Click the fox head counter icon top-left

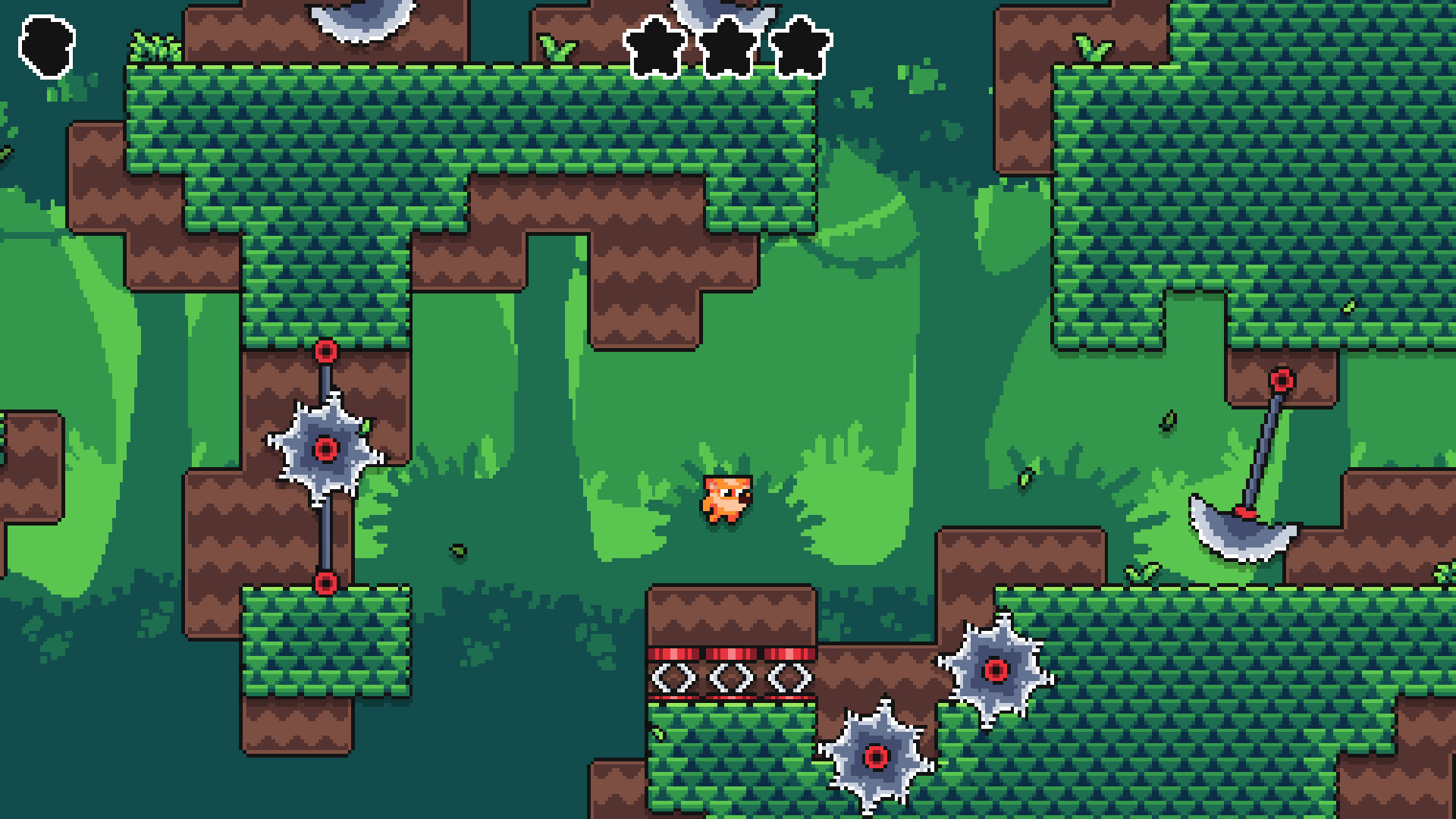47,44
